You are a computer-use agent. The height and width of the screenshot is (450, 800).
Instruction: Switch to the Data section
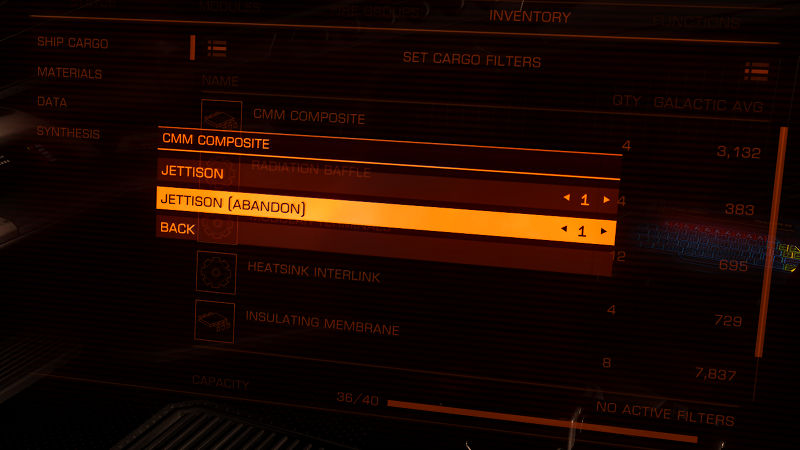pos(51,102)
